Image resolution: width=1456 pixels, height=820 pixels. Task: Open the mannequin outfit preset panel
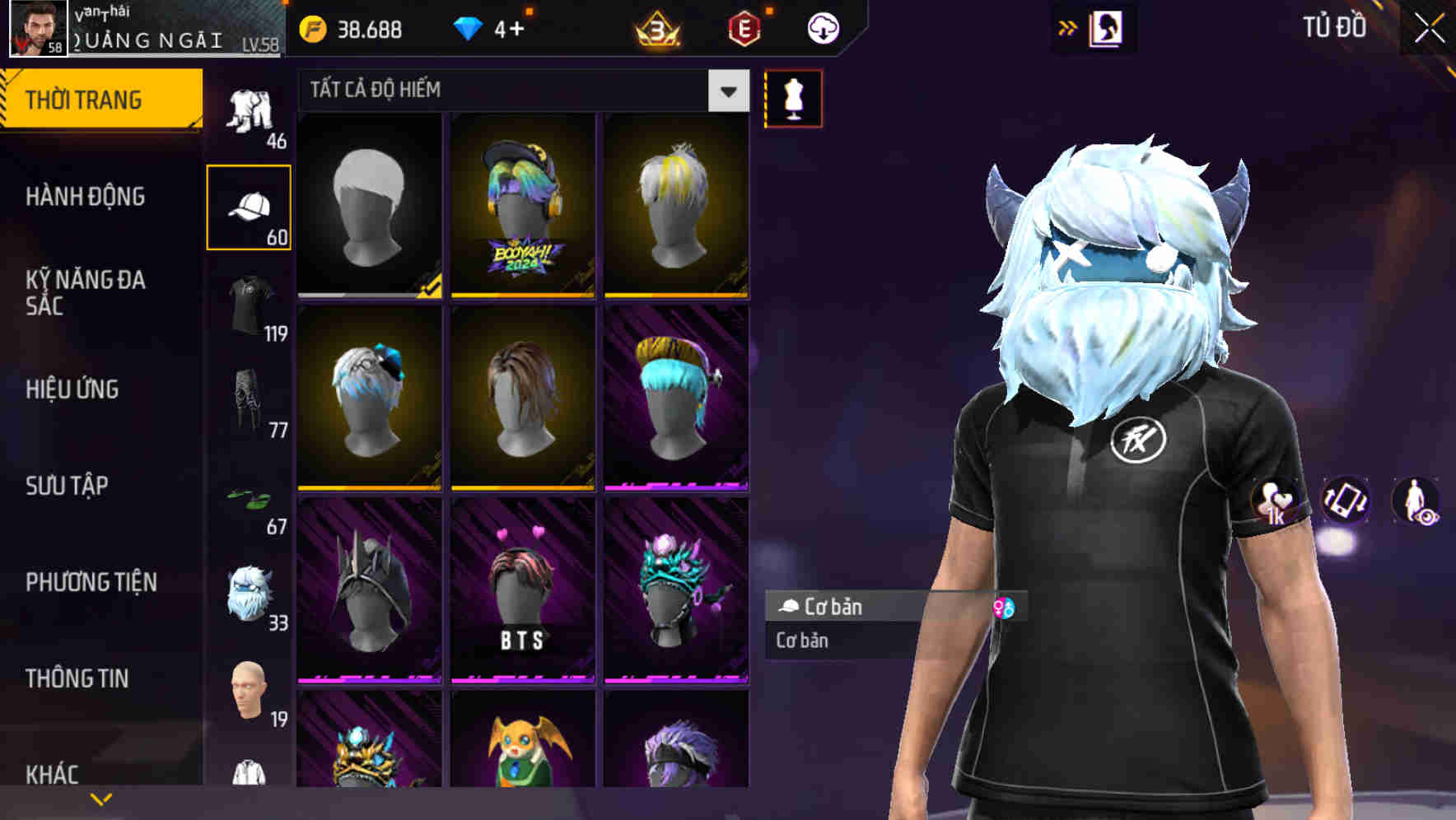[x=792, y=97]
